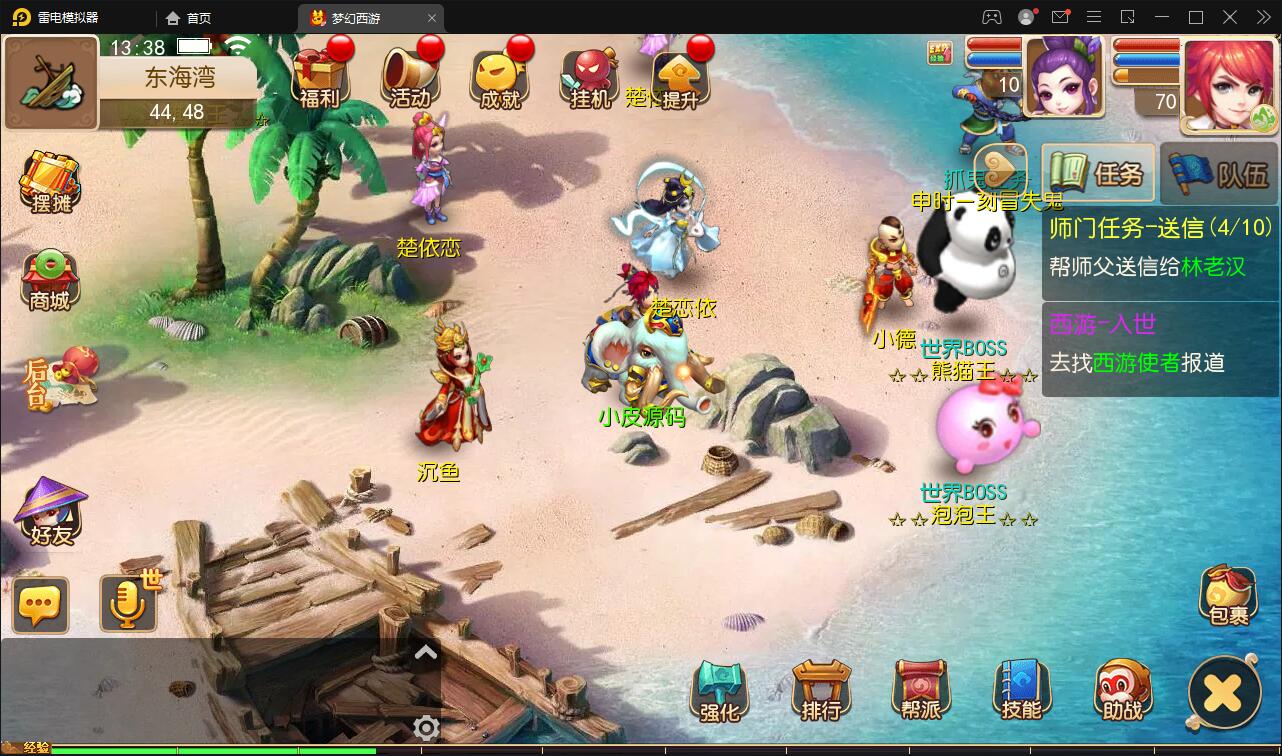Open the 活动 events horn icon
Screen dimensions: 1282x756
point(410,76)
